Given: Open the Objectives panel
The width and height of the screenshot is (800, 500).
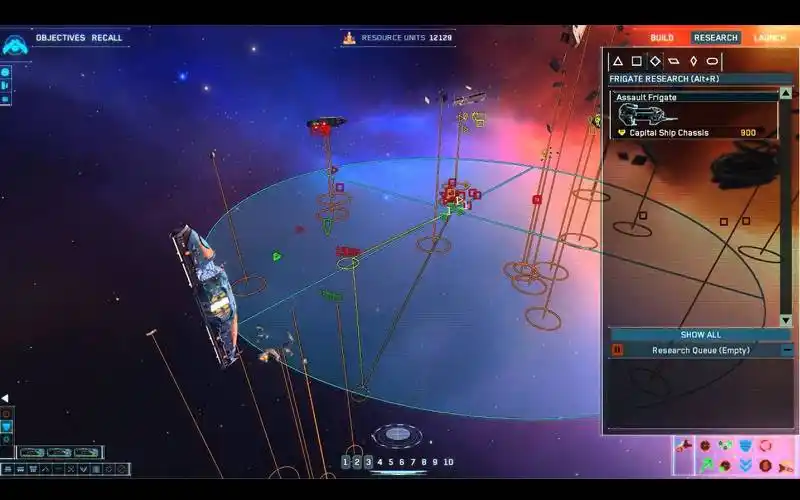Looking at the screenshot, I should [60, 38].
